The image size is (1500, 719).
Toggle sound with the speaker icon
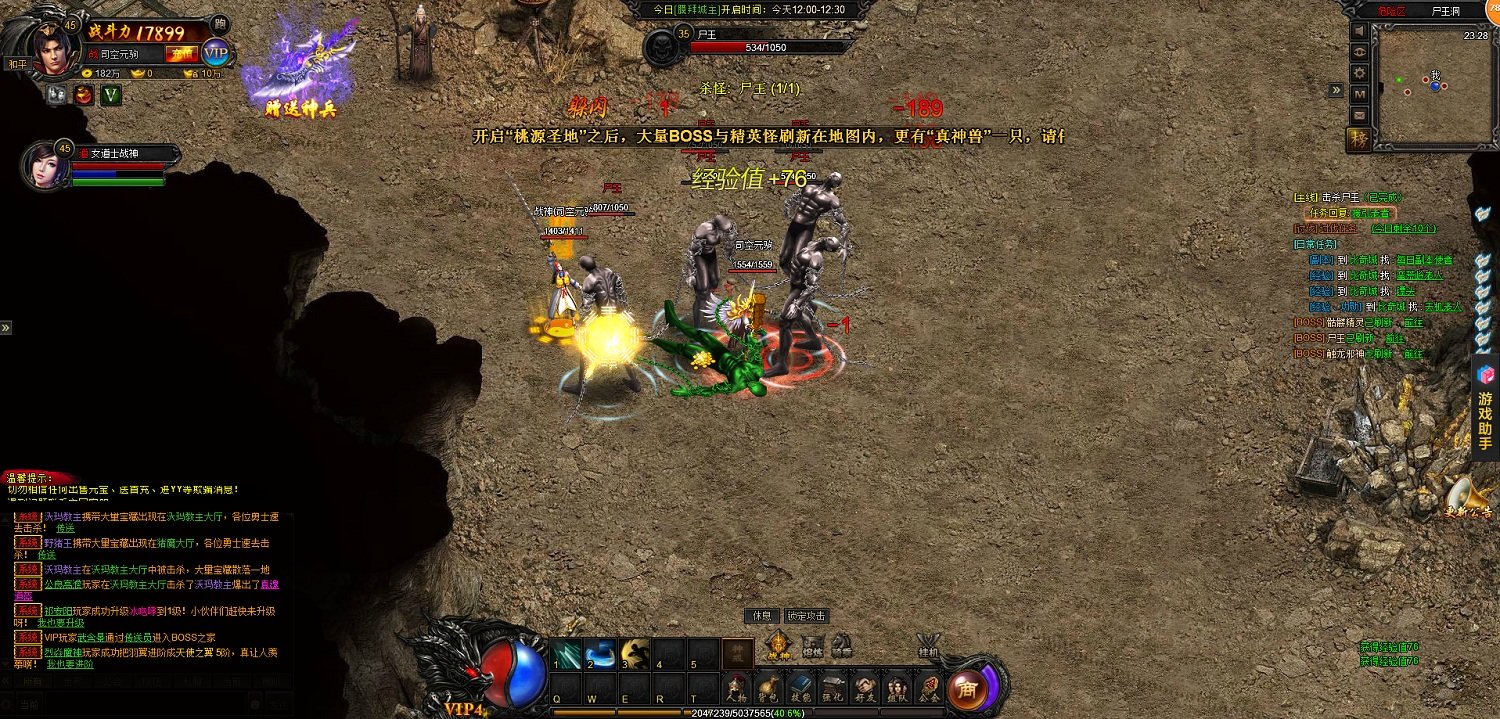1360,31
